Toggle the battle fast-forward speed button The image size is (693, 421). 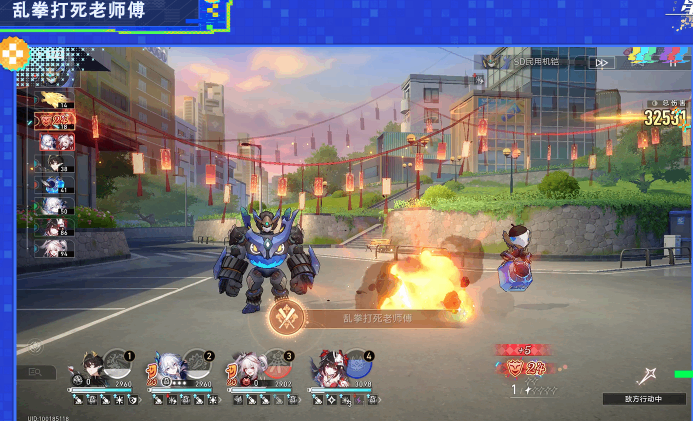tap(601, 62)
